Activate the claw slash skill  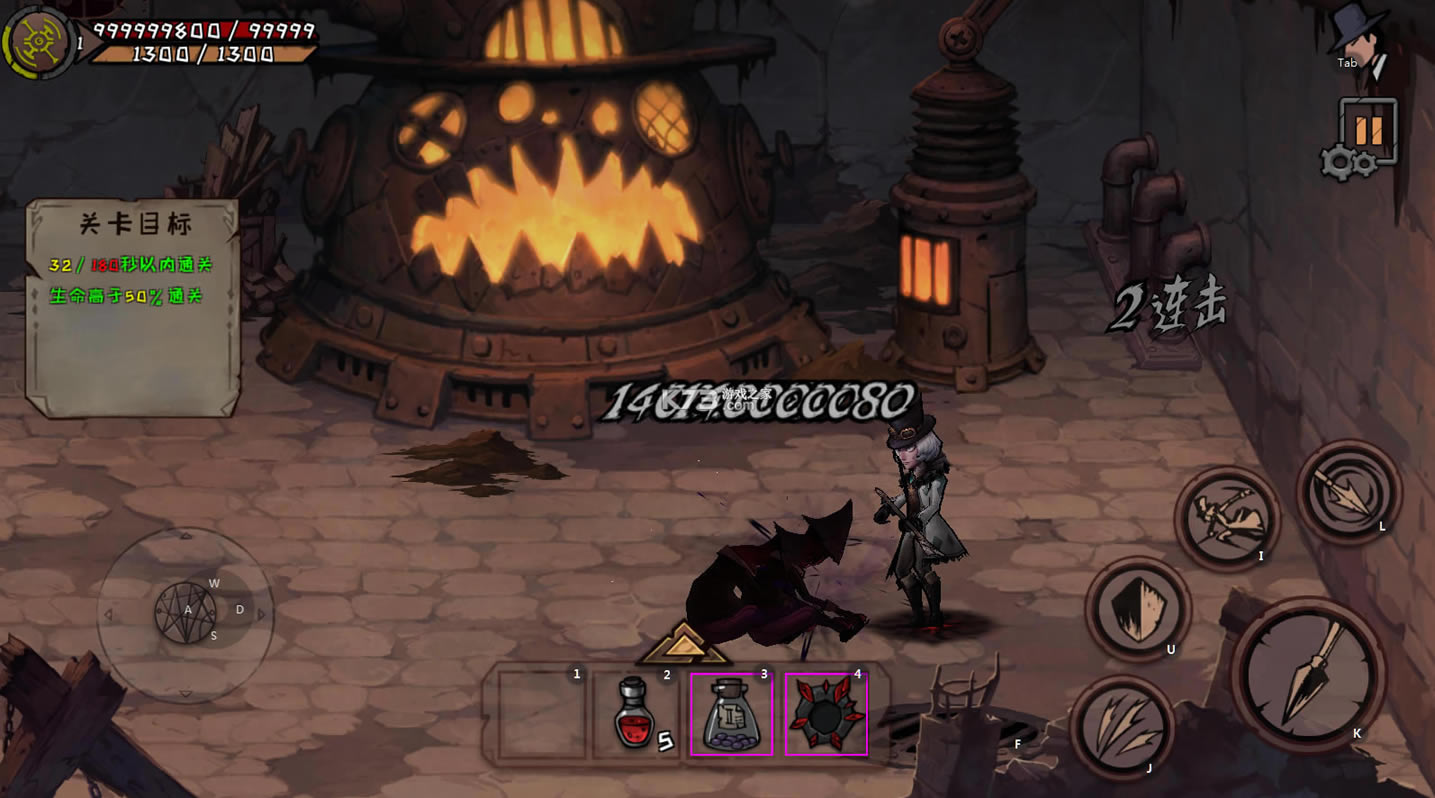point(1122,727)
